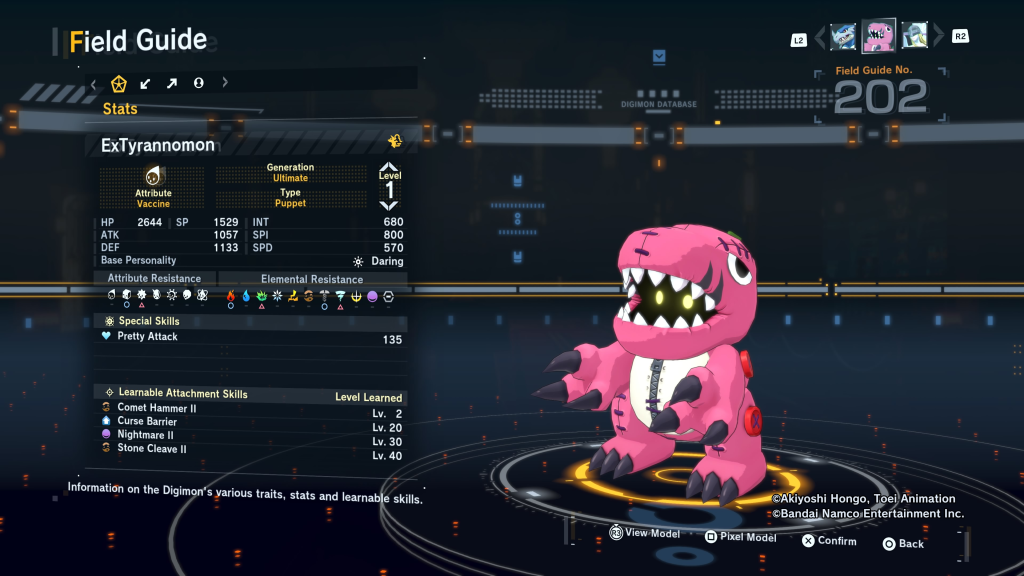
Task: Show the previous Digimon with left arrow
Action: coord(820,38)
